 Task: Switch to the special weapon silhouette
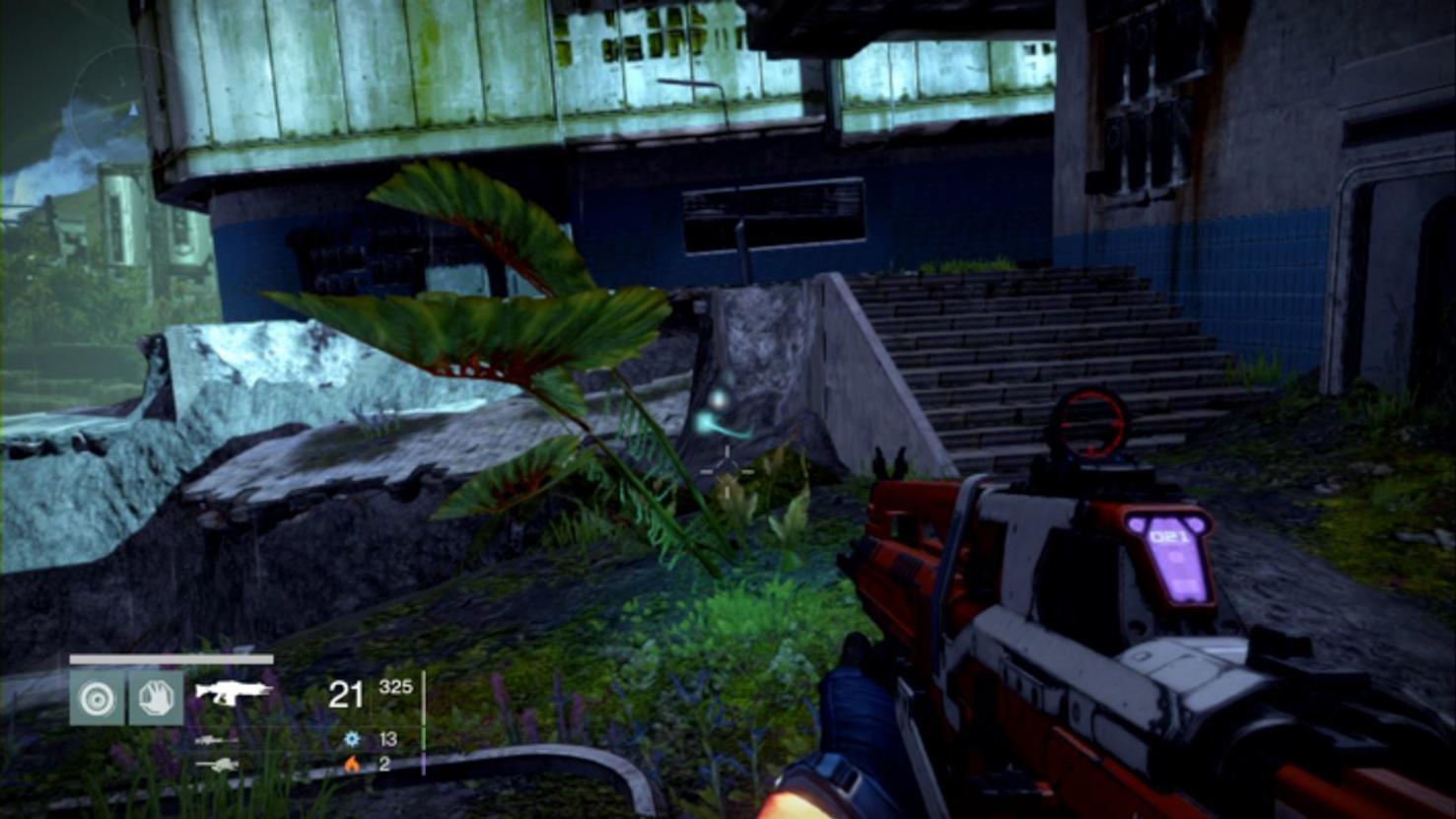pos(215,739)
